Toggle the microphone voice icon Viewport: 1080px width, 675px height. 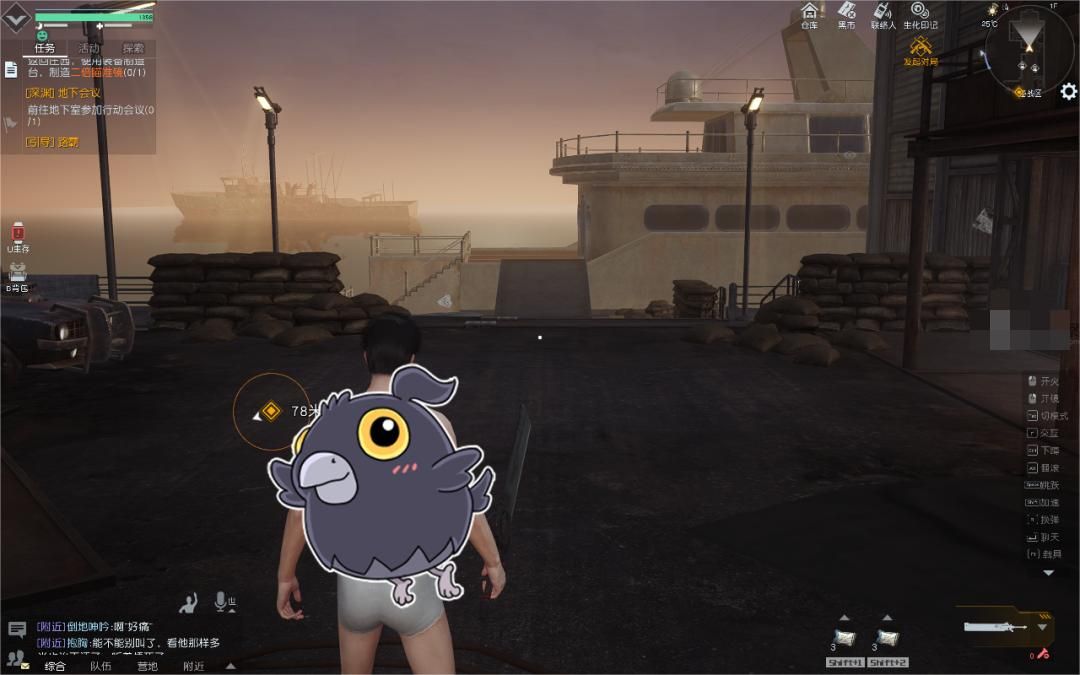point(220,601)
